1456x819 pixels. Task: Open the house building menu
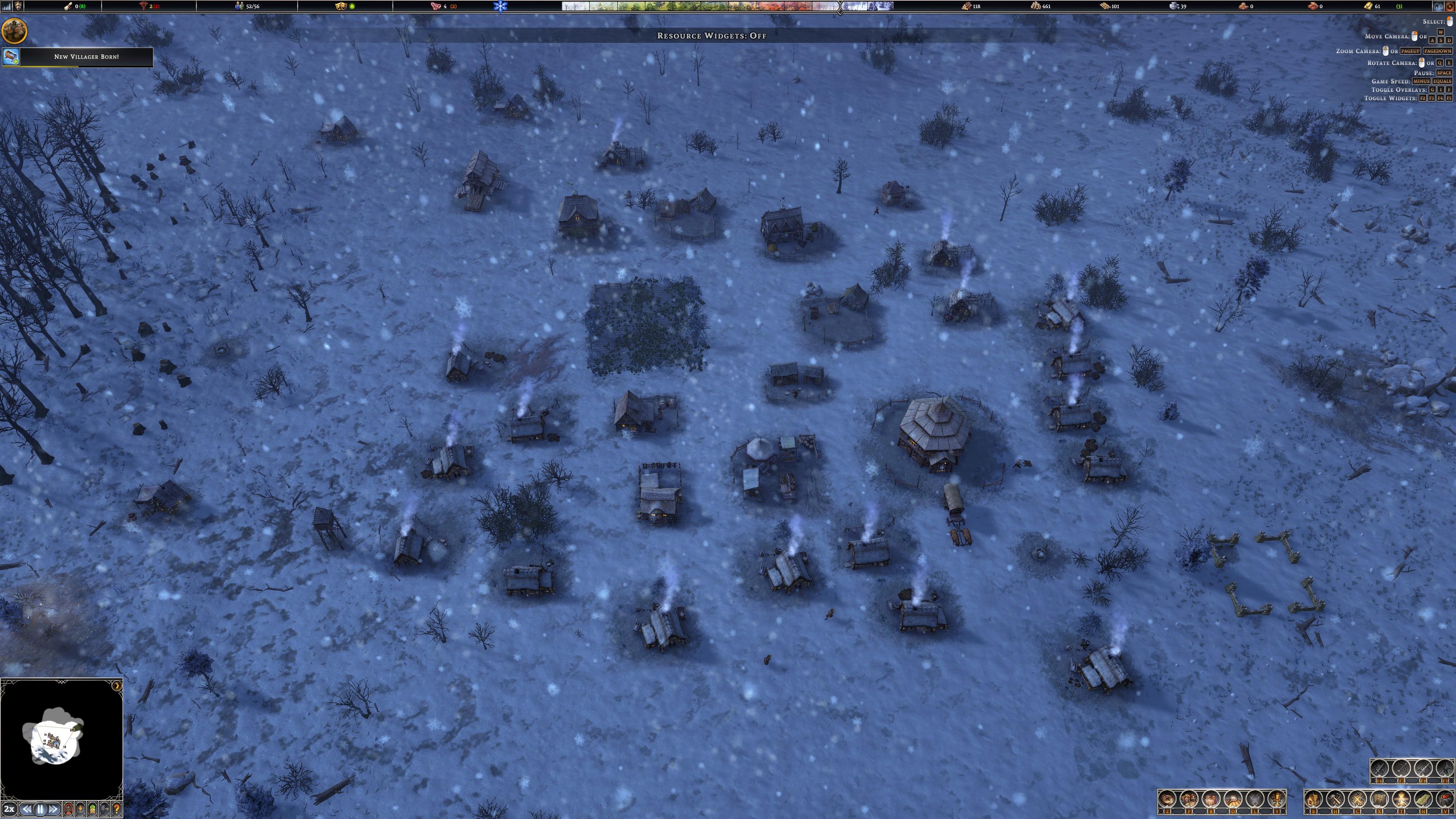coord(1313,799)
